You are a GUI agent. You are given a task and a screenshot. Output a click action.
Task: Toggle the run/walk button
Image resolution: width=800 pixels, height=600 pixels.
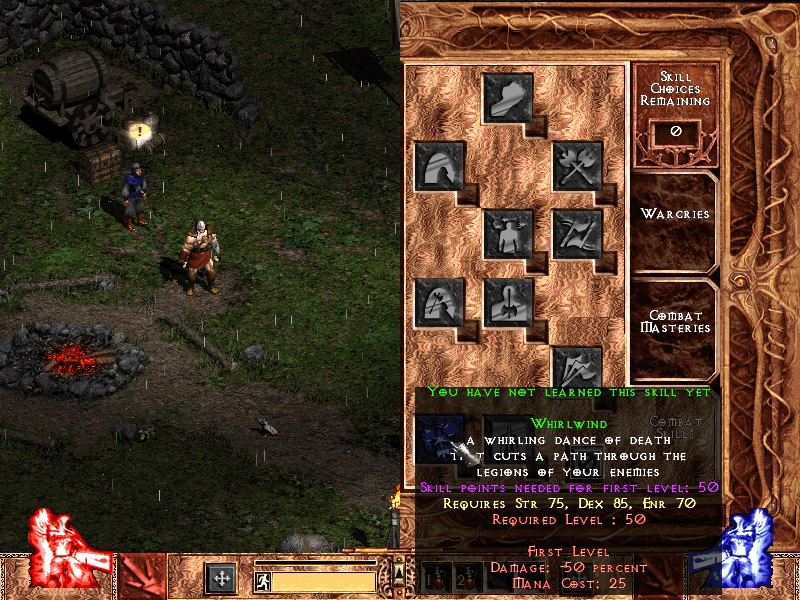point(260,579)
